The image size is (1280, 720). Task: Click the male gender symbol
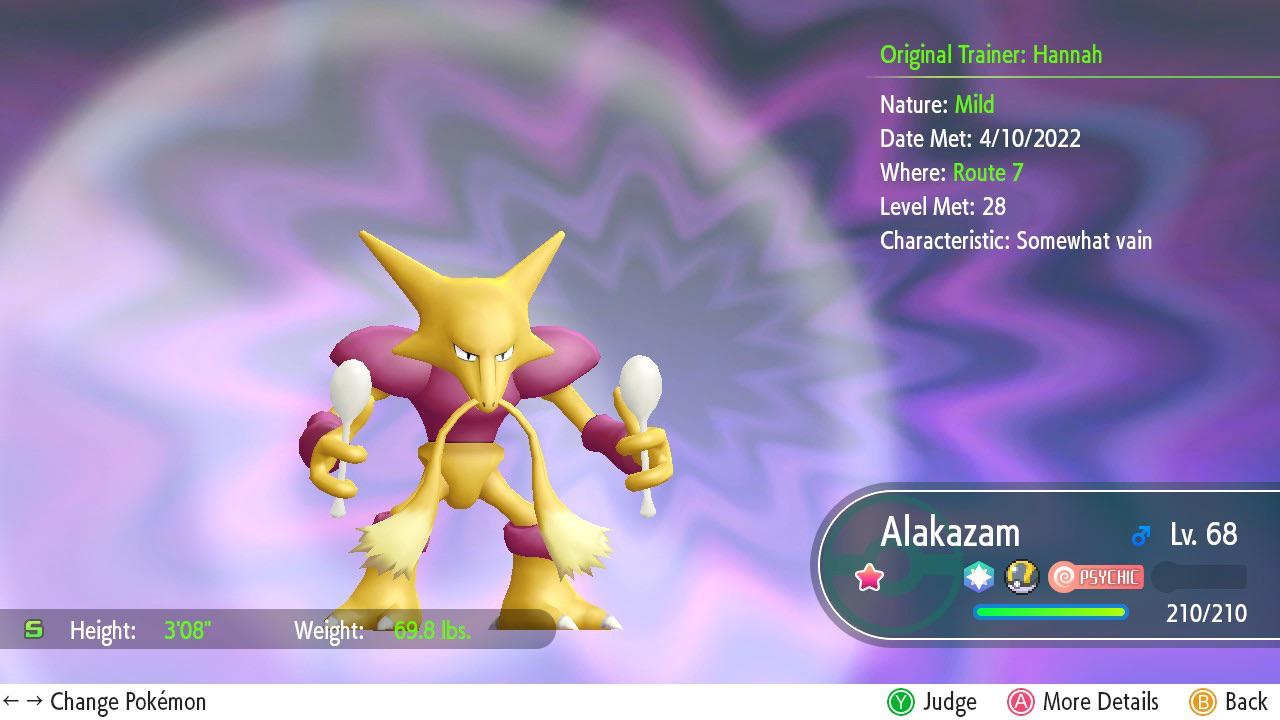(x=1140, y=534)
